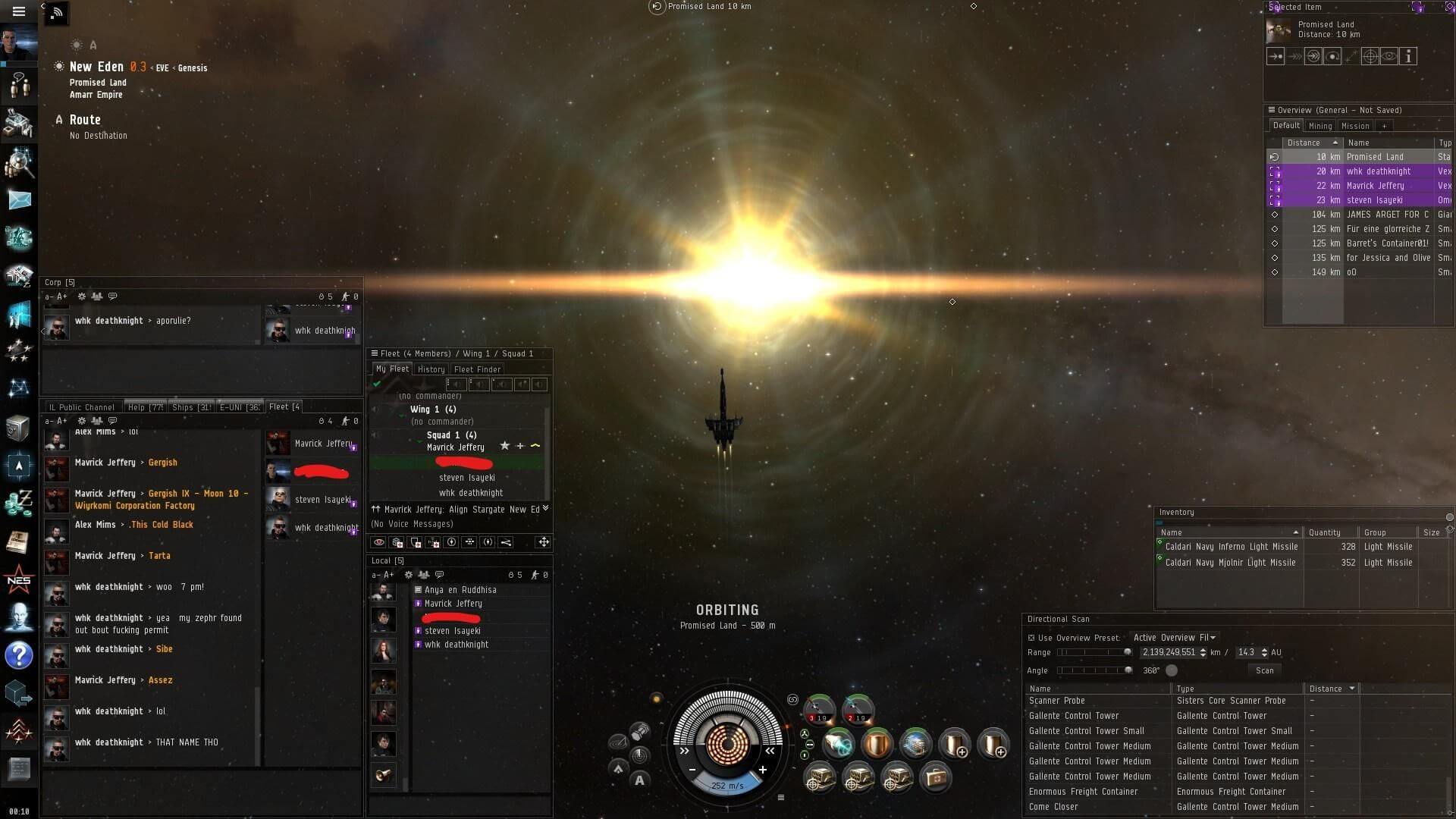Switch to the Mining overview tab
Viewport: 1456px width, 819px height.
pos(1319,126)
